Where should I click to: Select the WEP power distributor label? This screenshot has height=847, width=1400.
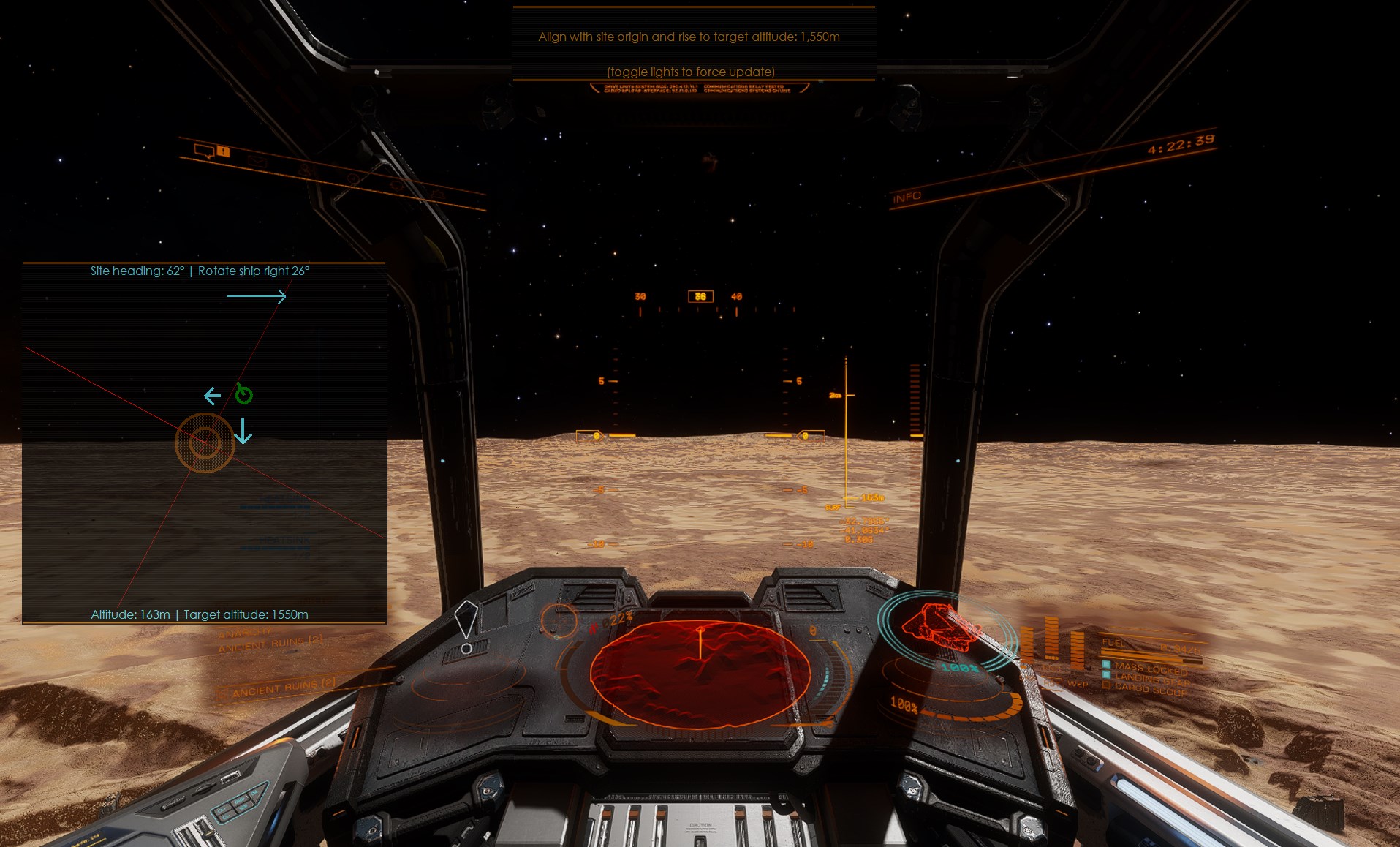coord(1078,685)
